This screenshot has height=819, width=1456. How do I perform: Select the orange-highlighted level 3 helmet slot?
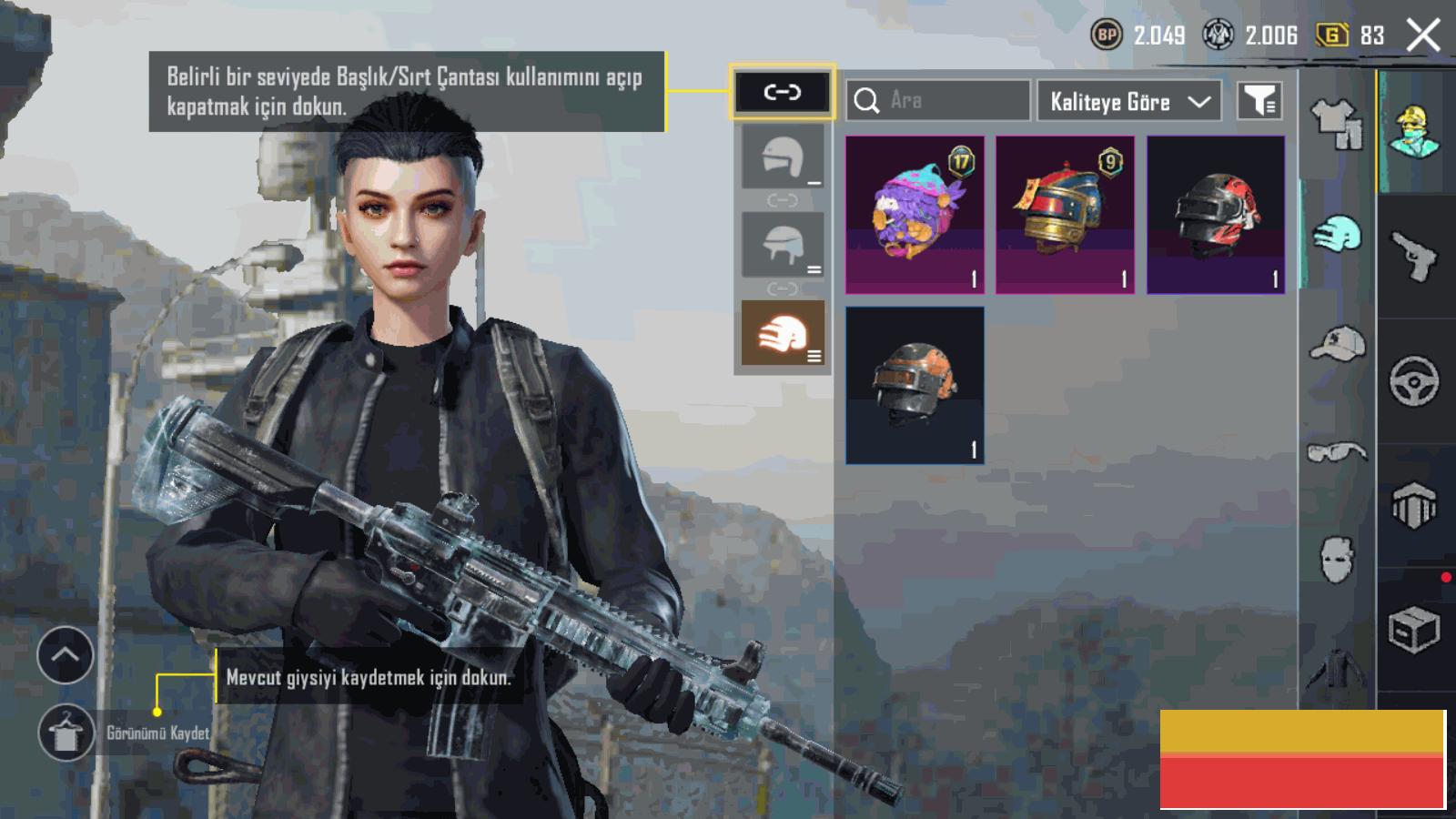783,333
